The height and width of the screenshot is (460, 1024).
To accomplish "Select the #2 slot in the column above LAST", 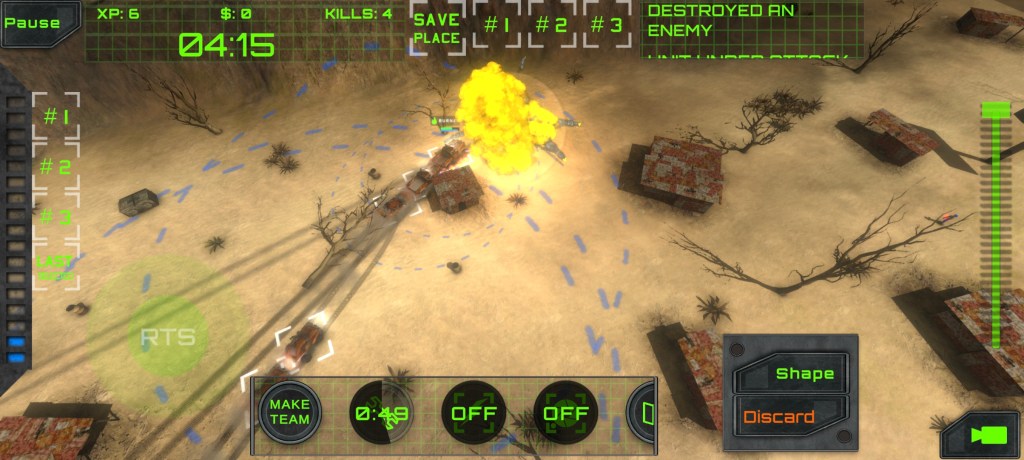I will [56, 167].
